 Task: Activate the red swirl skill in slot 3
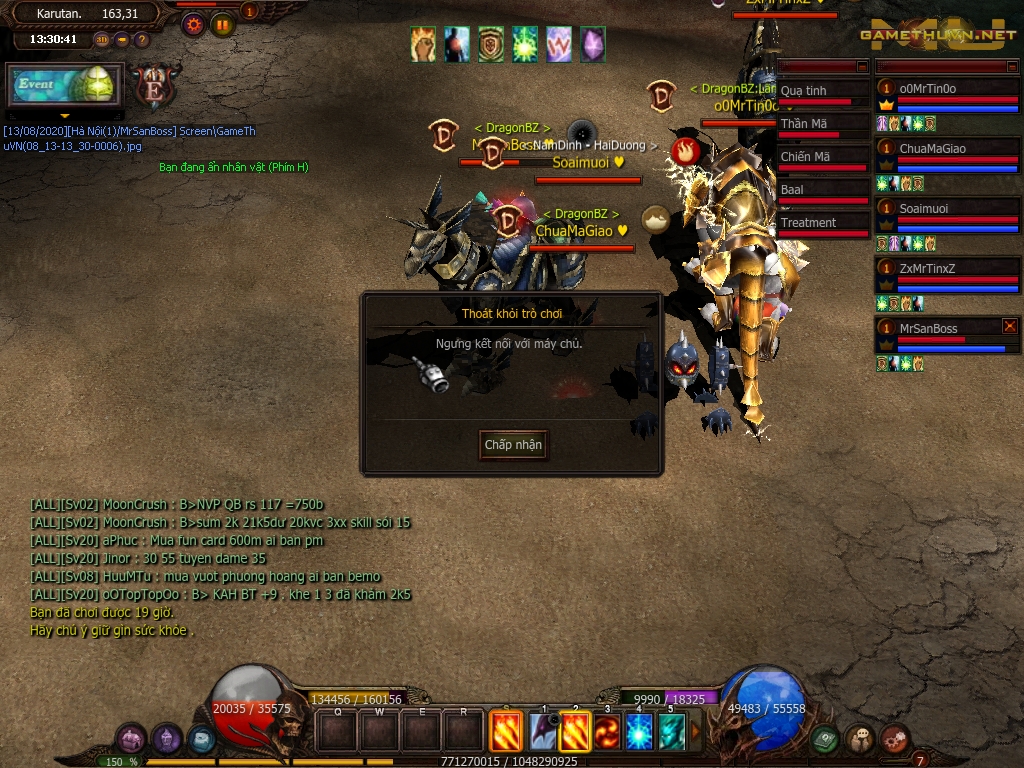[607, 732]
